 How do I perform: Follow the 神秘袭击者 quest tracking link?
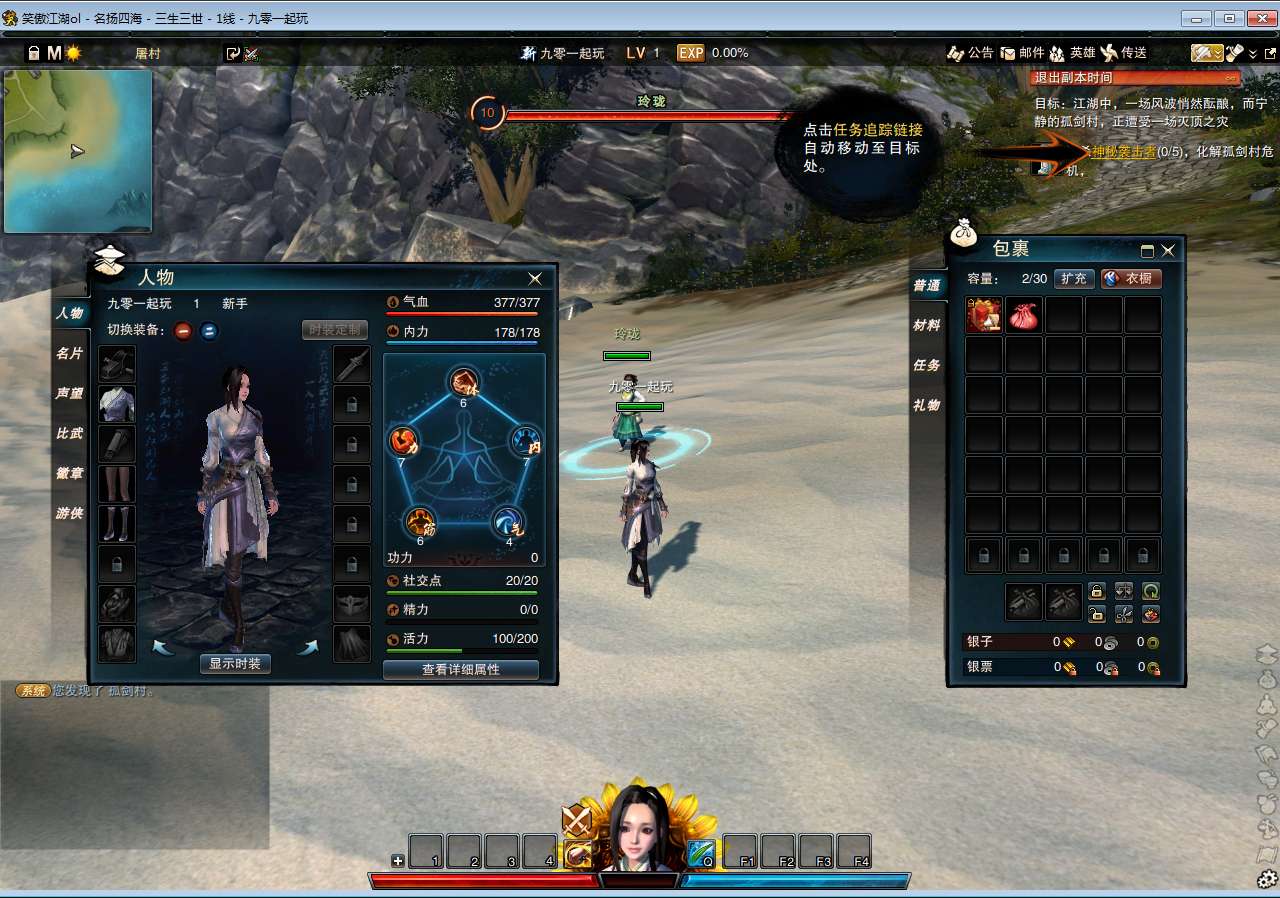click(1123, 152)
